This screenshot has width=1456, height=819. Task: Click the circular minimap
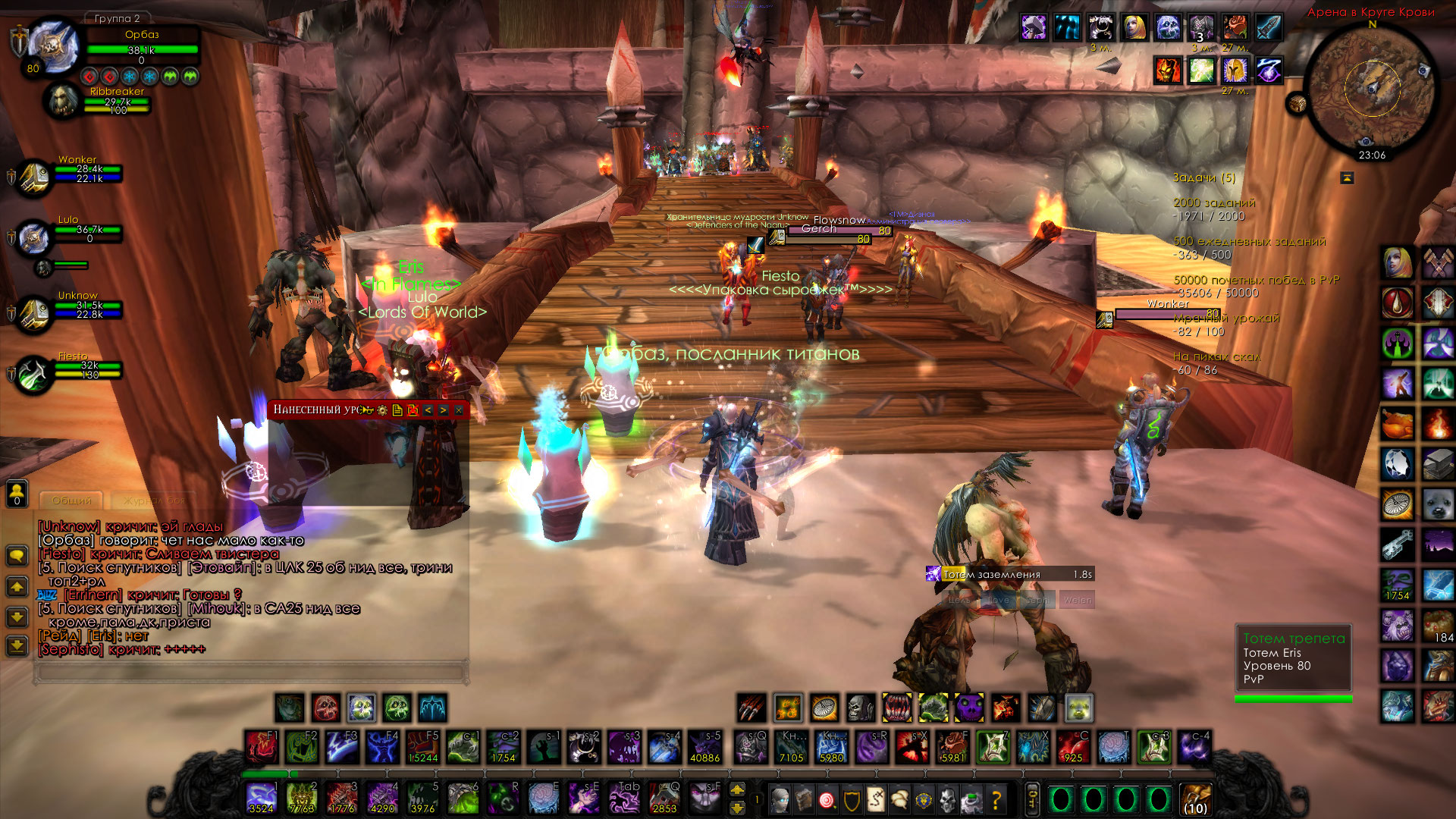coord(1373,89)
